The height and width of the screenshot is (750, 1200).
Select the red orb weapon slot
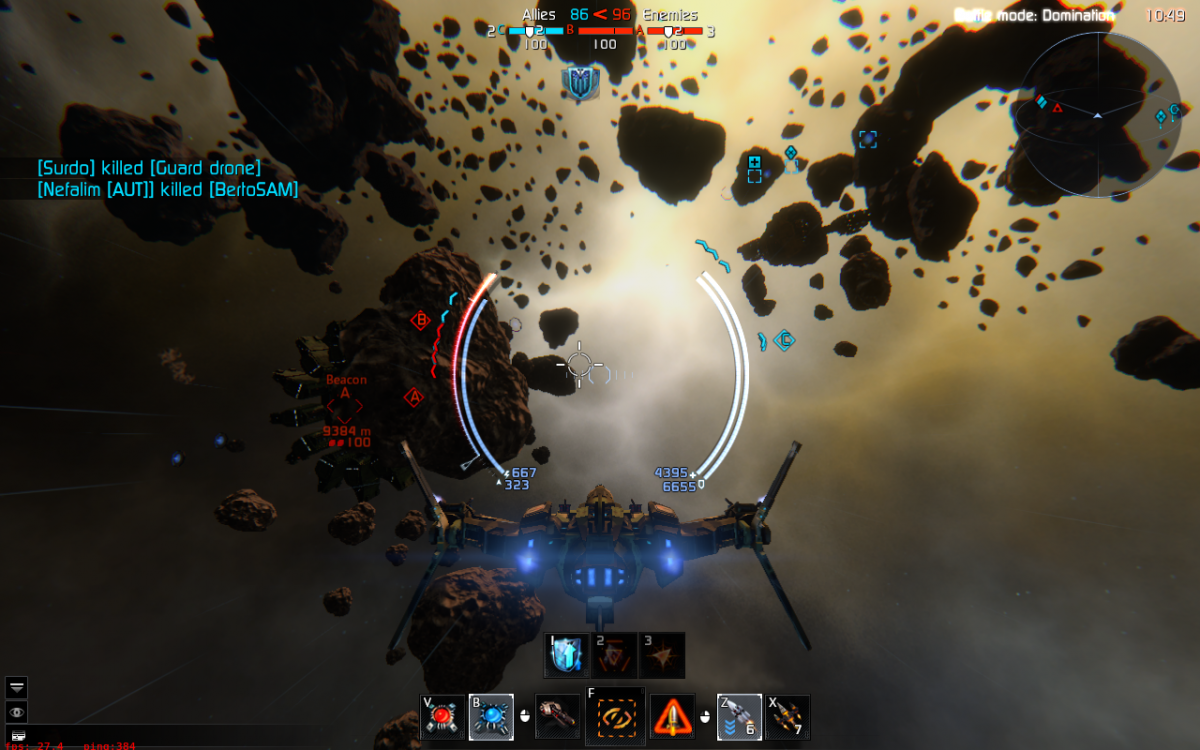[443, 716]
